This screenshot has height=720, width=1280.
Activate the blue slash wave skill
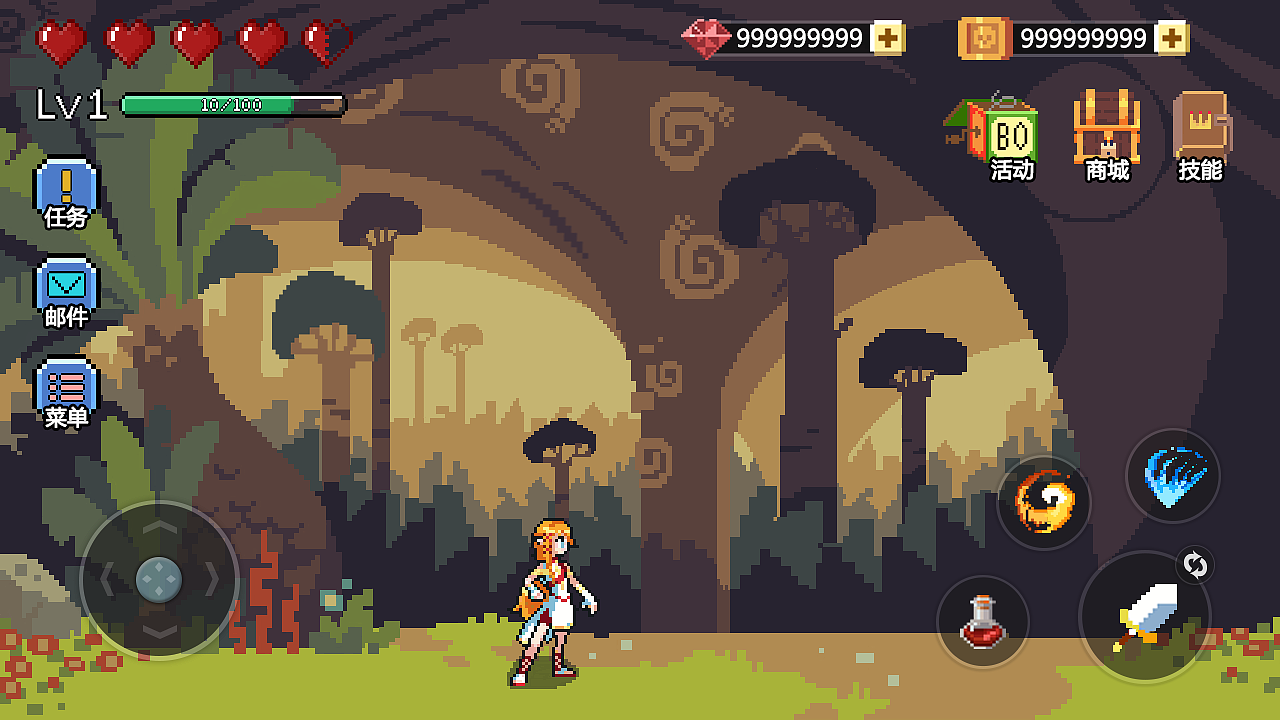(x=1173, y=476)
